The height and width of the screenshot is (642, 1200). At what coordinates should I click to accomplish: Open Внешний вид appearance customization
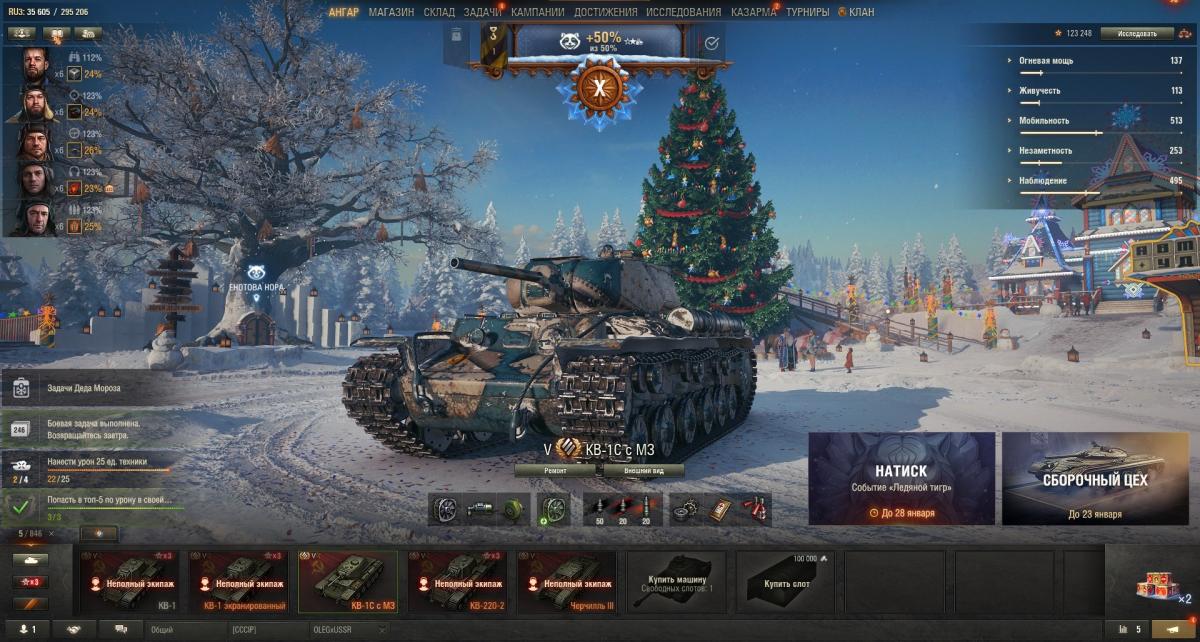pos(639,470)
